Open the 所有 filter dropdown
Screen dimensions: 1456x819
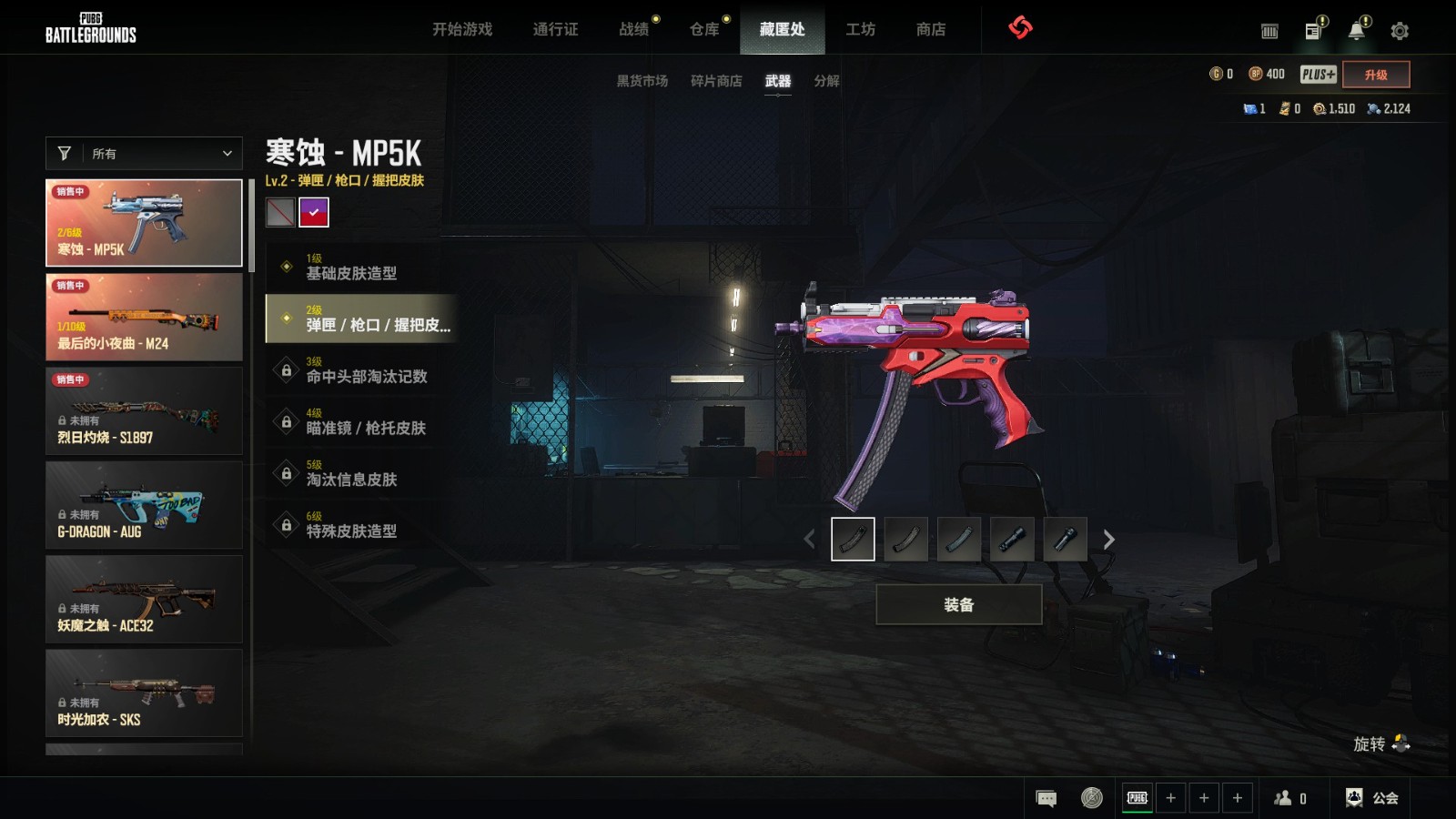[x=144, y=154]
